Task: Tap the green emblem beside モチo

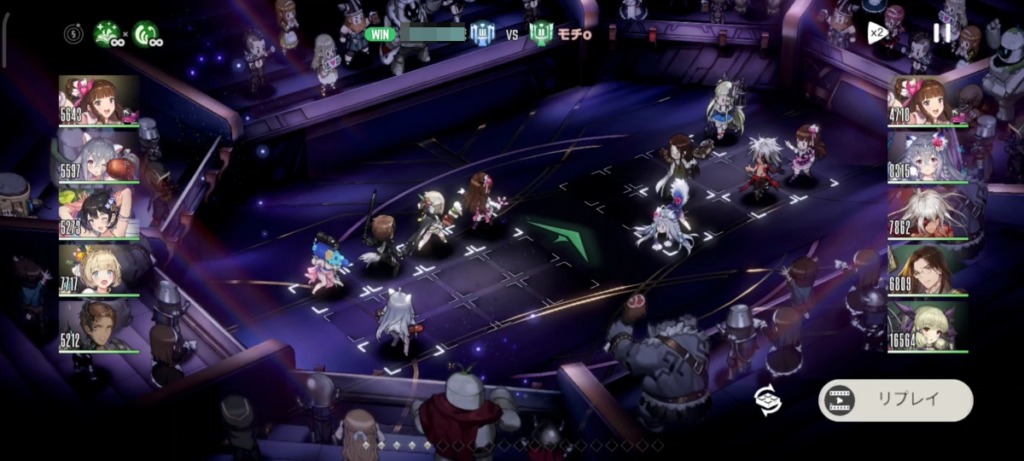Action: click(541, 34)
